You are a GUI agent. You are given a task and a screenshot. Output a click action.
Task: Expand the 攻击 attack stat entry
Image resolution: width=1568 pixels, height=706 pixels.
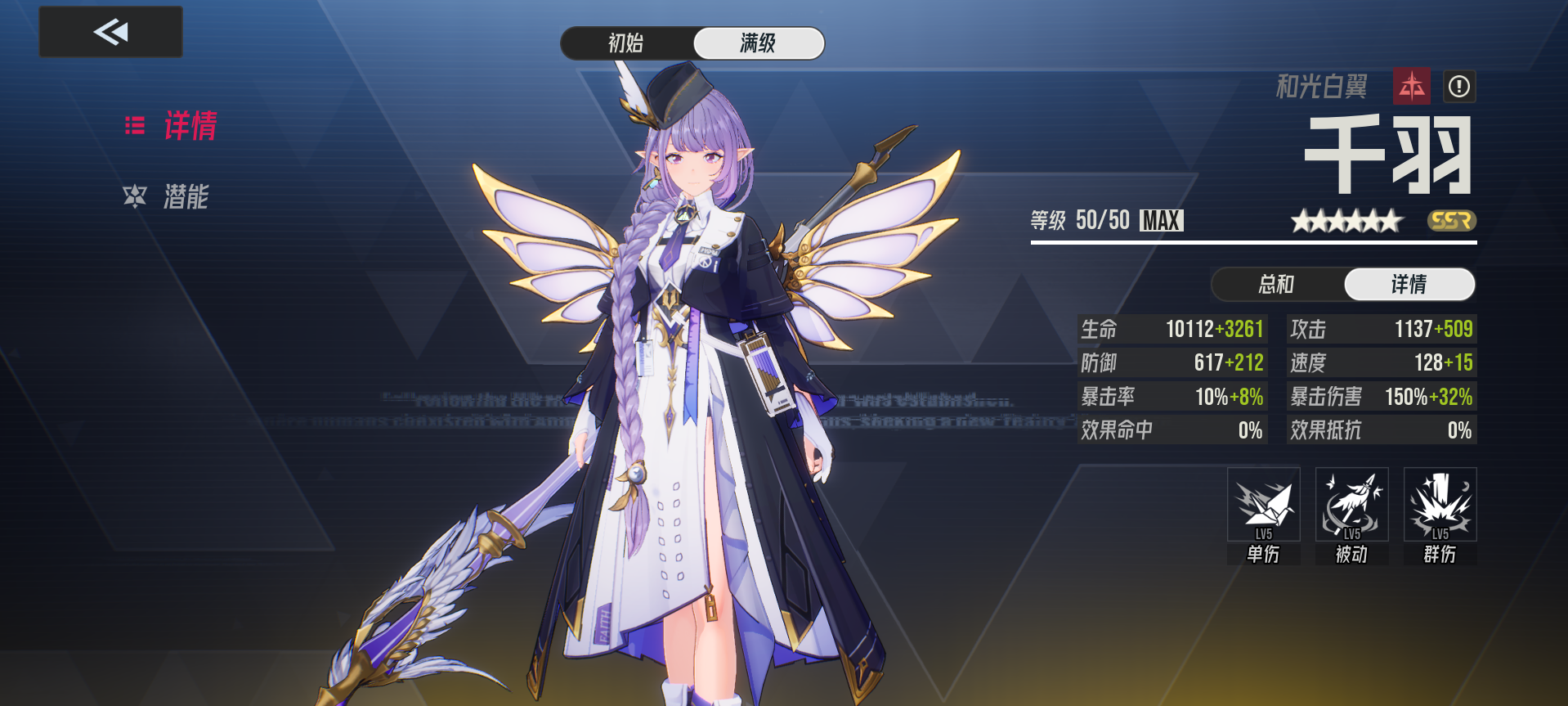[x=1380, y=329]
